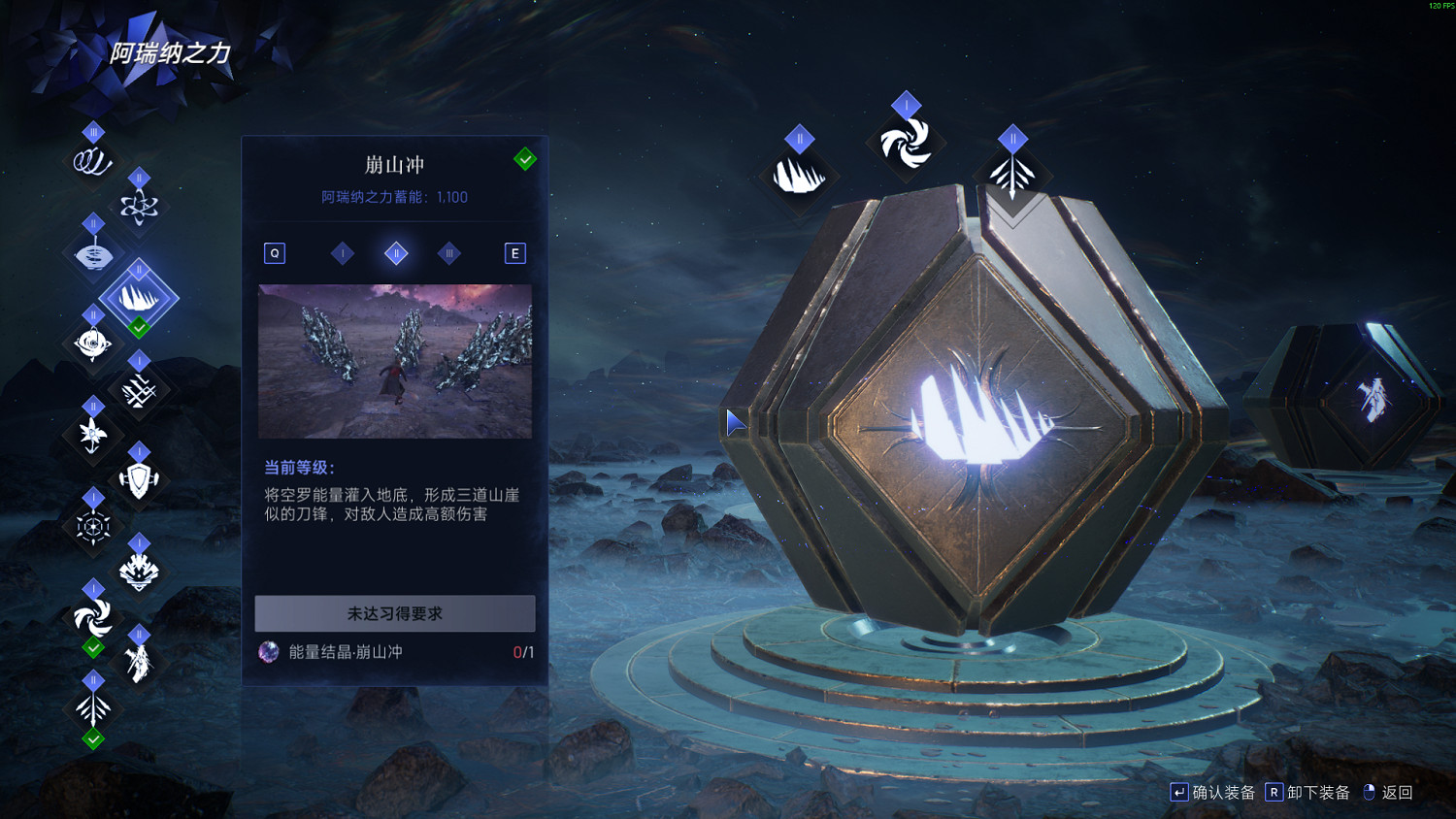Toggle the green checkmark on 崩山冲 panel
This screenshot has height=819, width=1456.
coord(525,158)
